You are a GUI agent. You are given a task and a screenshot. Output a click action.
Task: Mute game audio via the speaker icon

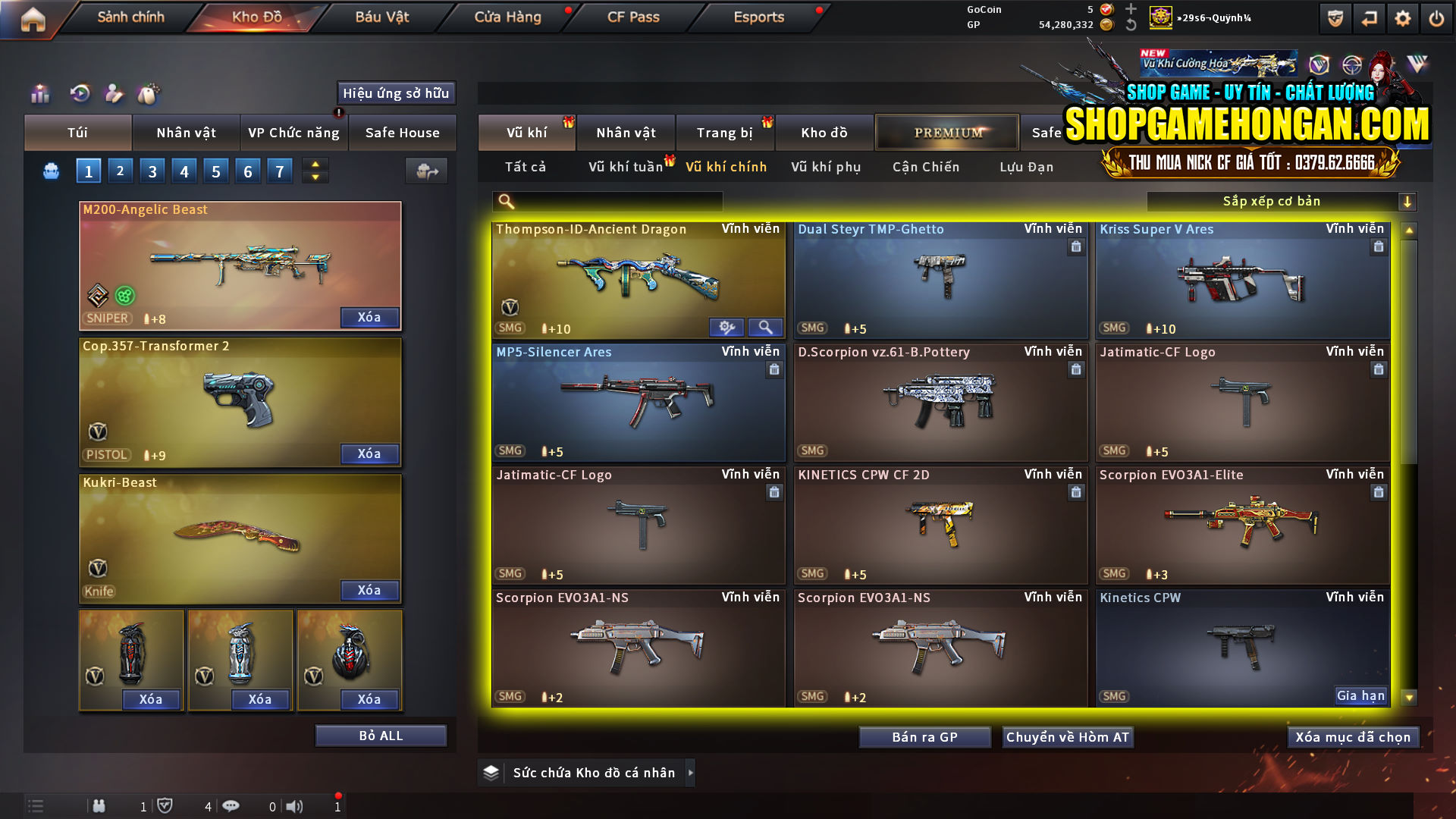pyautogui.click(x=295, y=806)
